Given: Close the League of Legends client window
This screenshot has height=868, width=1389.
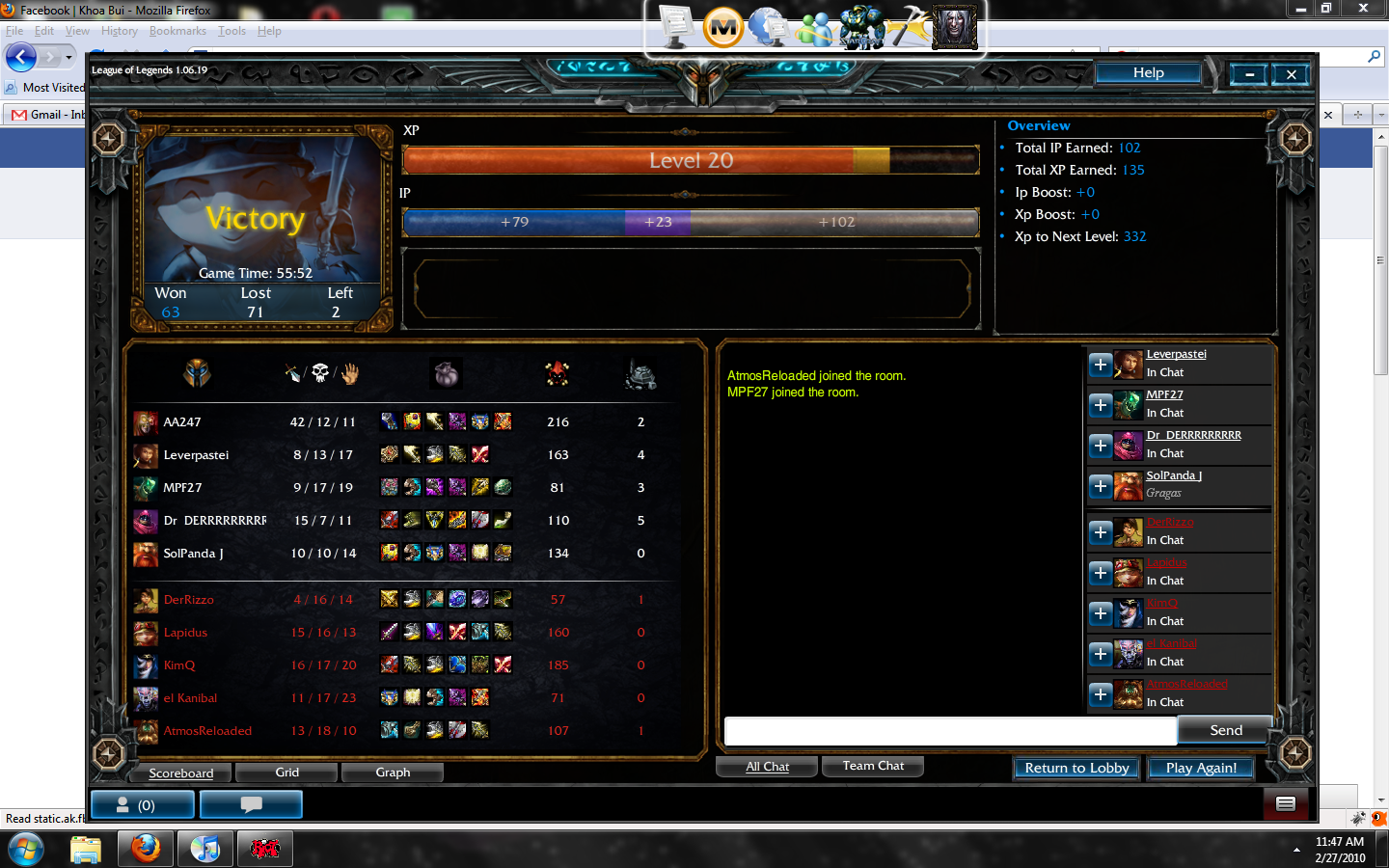Looking at the screenshot, I should click(x=1291, y=74).
